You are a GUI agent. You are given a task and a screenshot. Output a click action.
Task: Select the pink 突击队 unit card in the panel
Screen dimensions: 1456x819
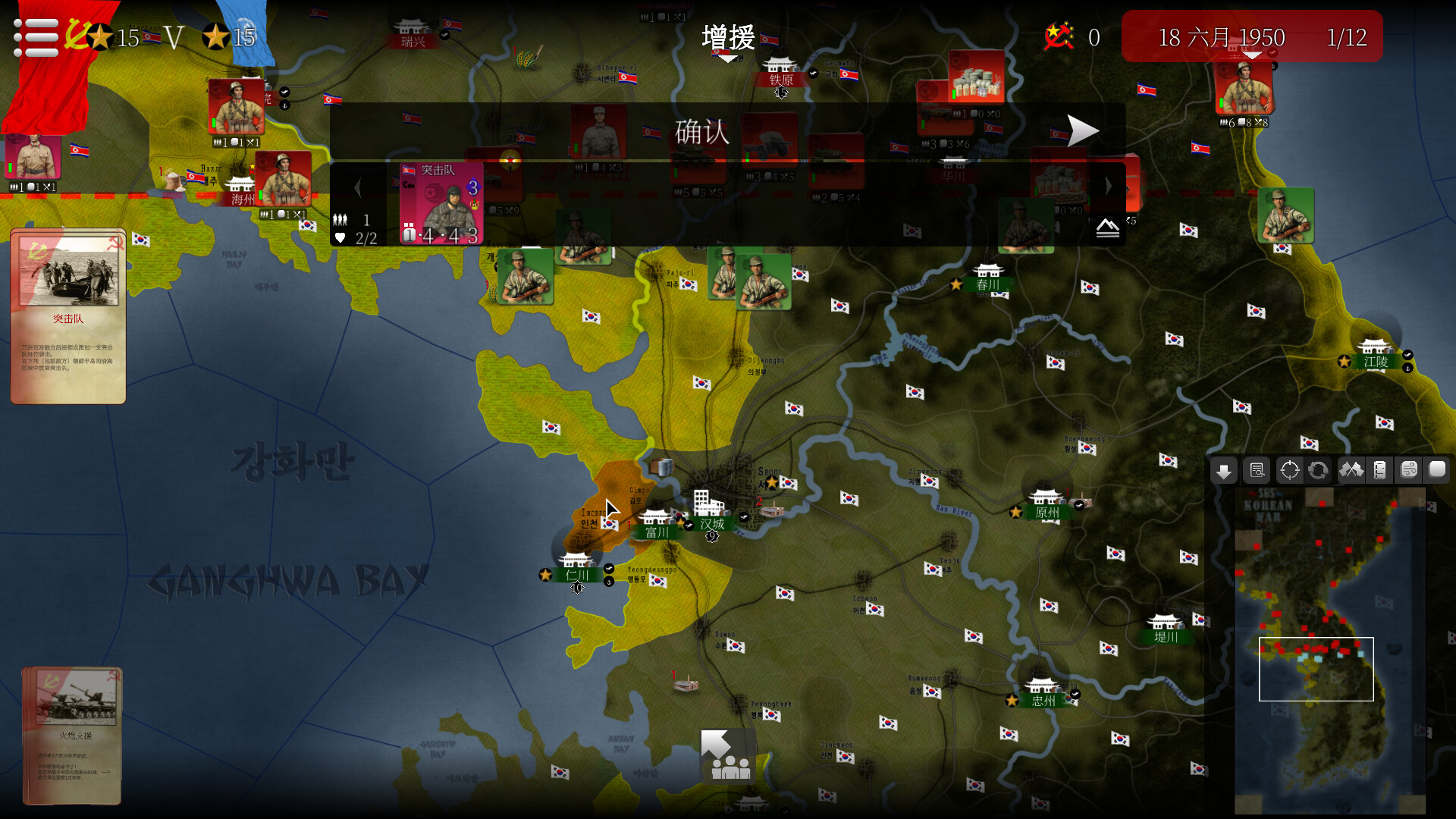440,203
